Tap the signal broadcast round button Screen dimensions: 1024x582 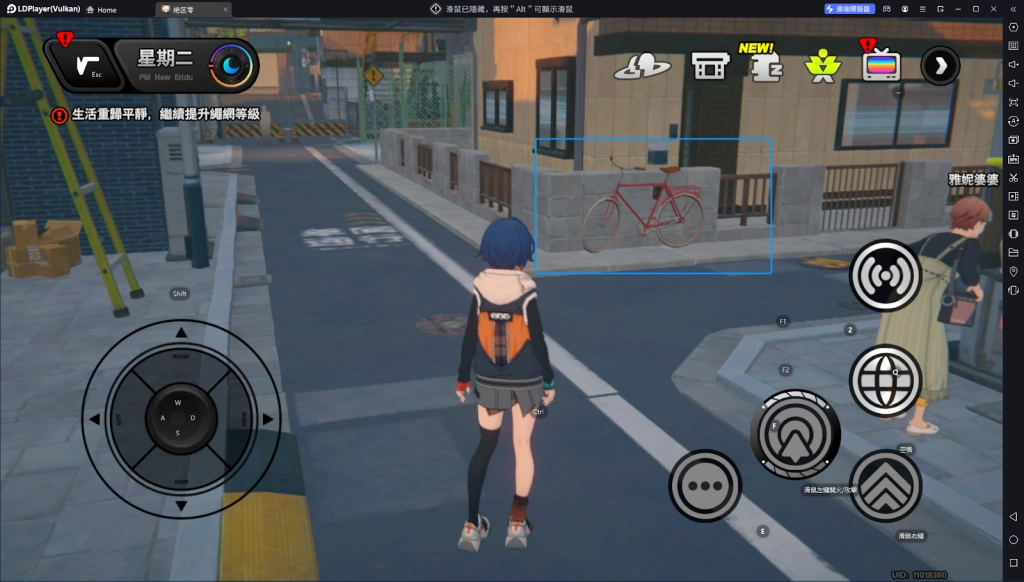coord(885,275)
